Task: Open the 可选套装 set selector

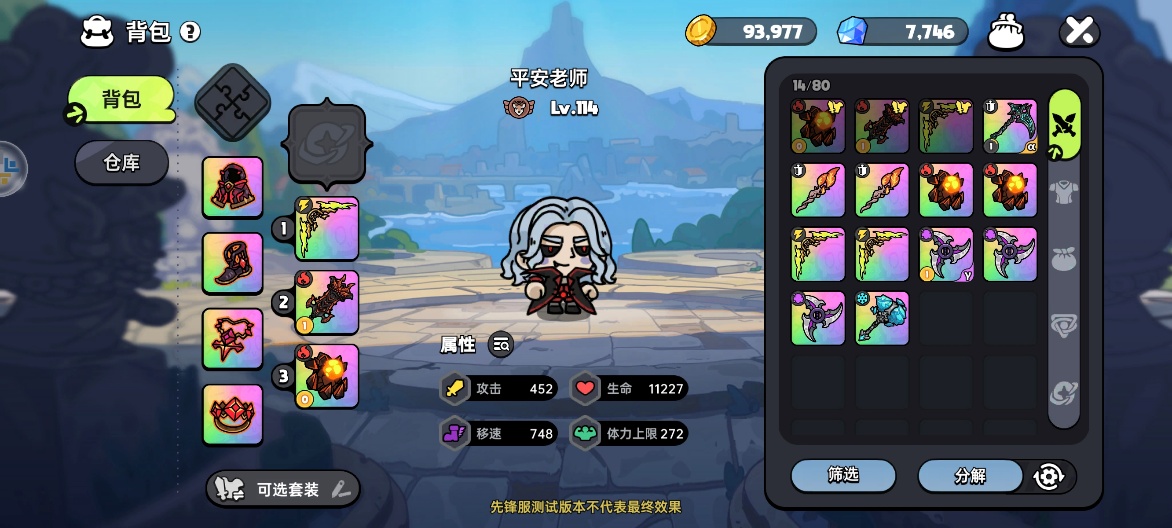Action: (283, 489)
